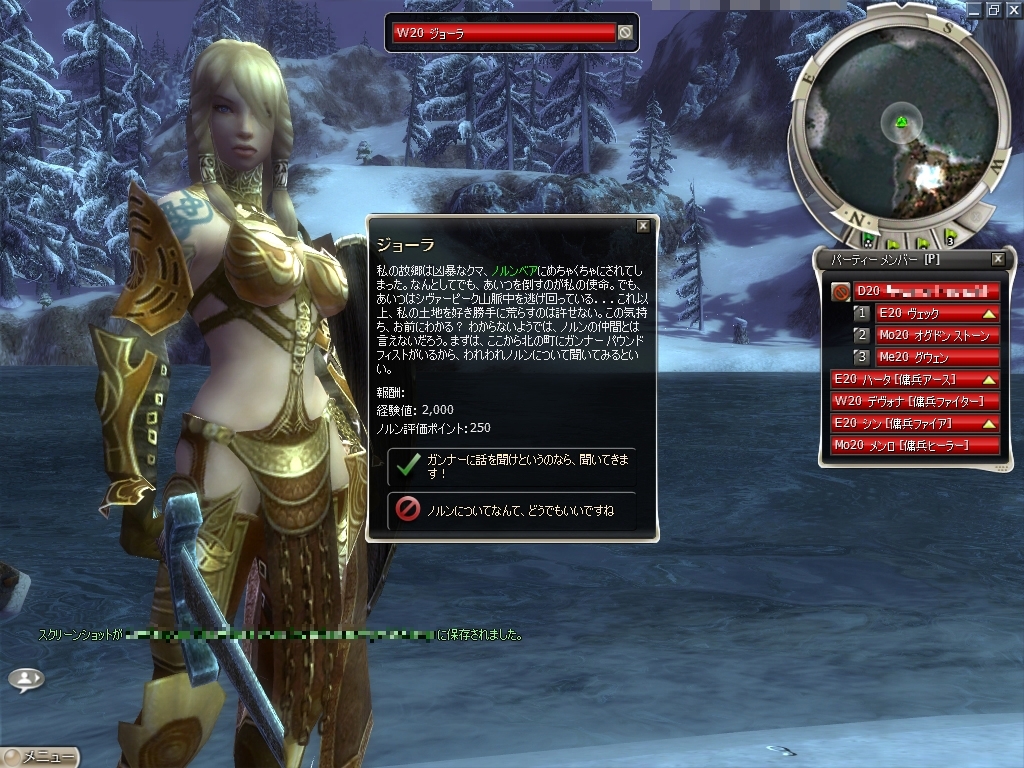
Task: Click the party leader D20 name bar
Action: pos(926,291)
